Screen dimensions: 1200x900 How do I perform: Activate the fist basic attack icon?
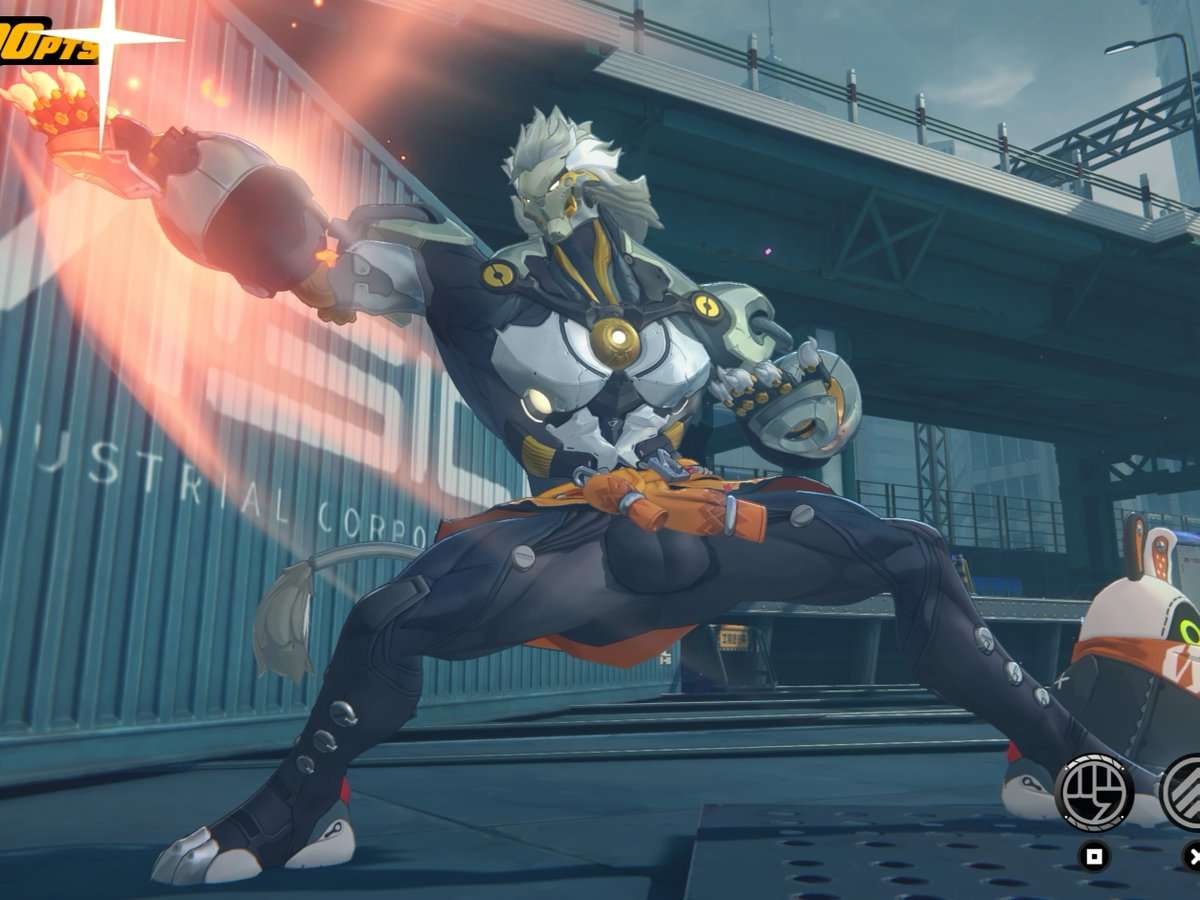point(1094,793)
